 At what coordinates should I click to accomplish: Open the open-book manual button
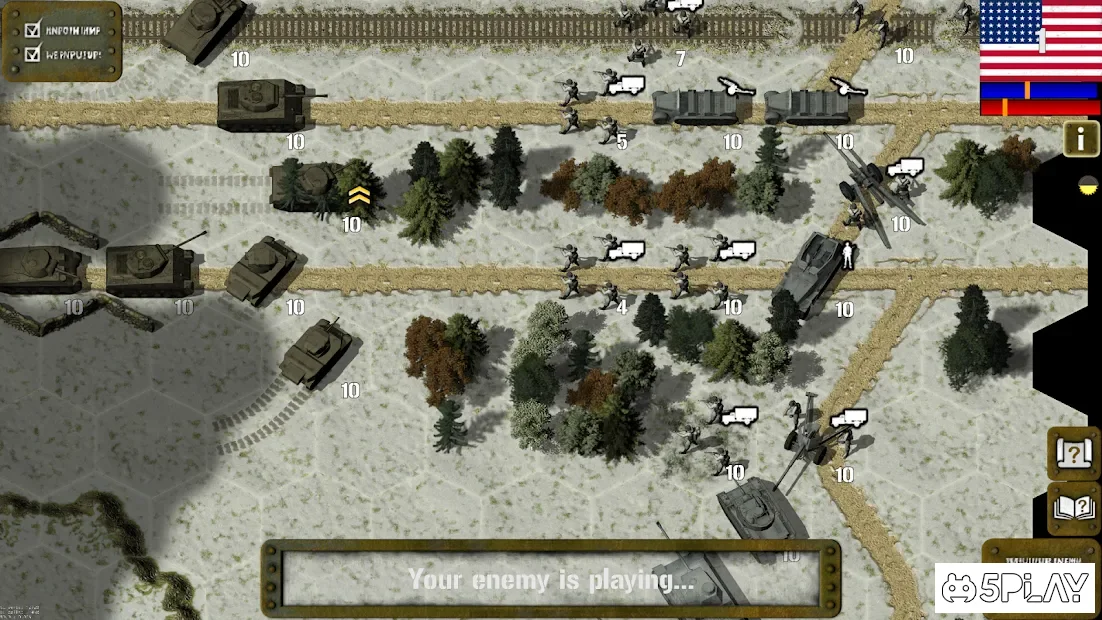[1073, 508]
